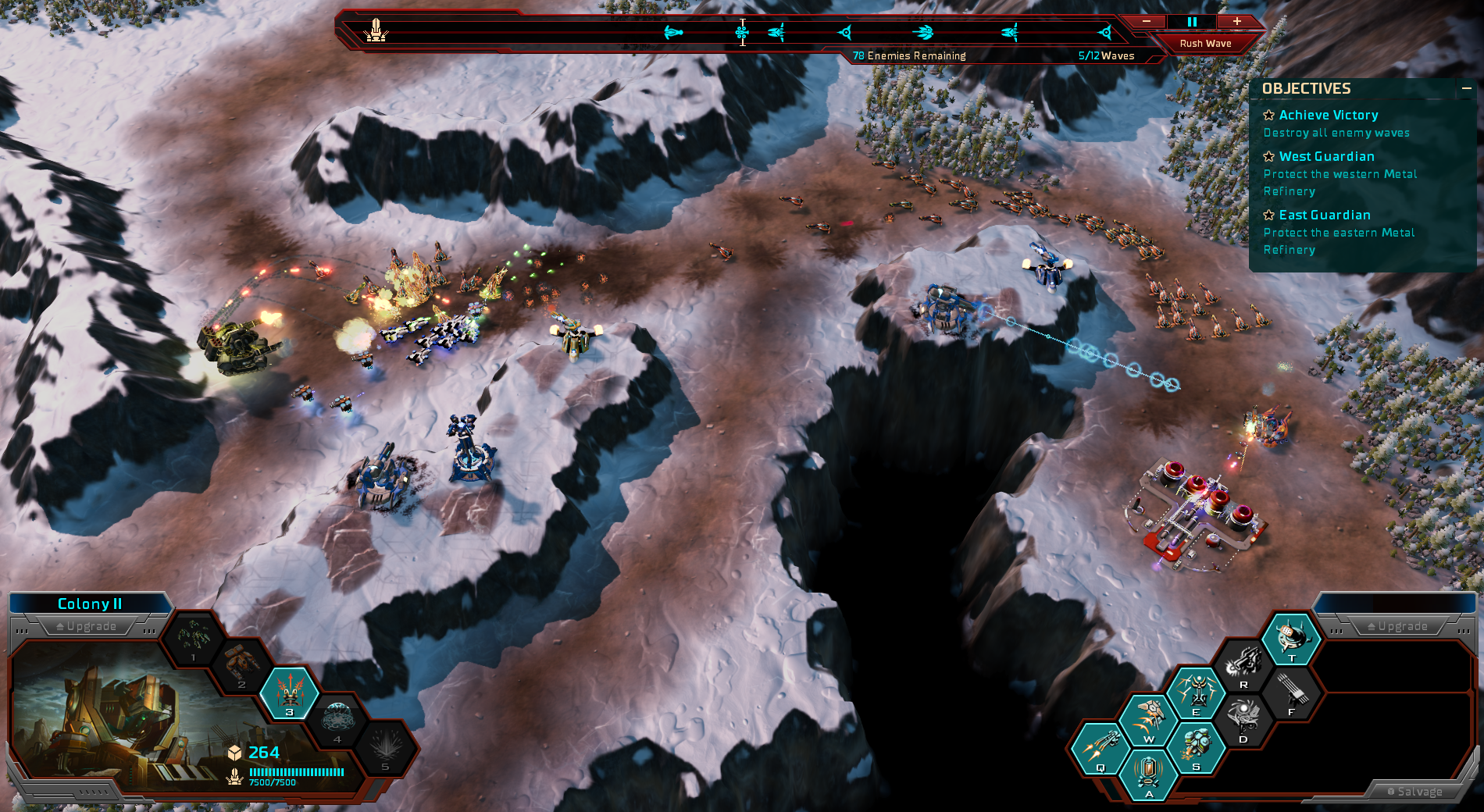The image size is (1484, 812).
Task: Activate the highlighted turret boost ability in slot 3
Action: point(289,691)
